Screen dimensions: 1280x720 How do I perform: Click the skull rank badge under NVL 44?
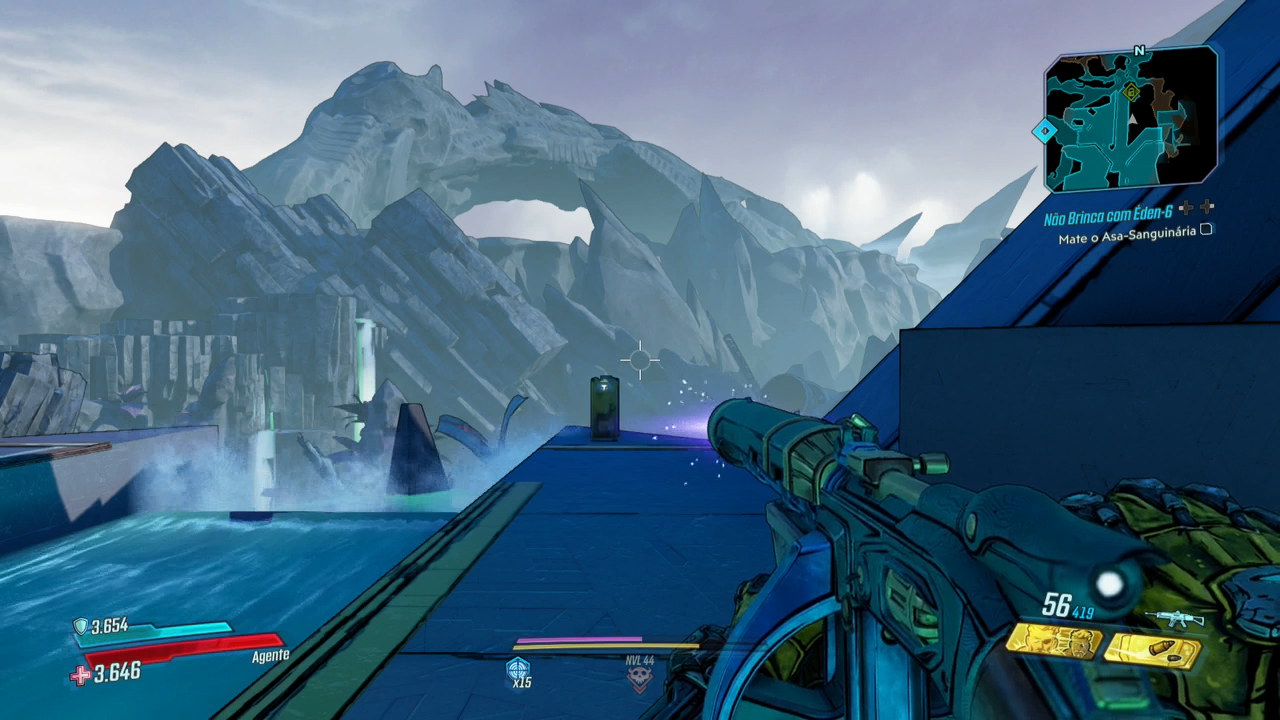(639, 679)
